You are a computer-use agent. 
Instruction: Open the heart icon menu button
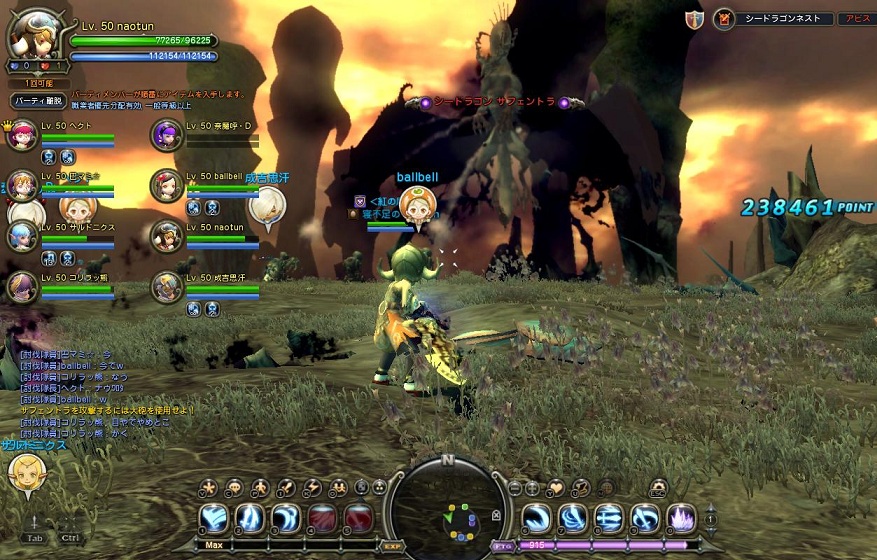556,488
